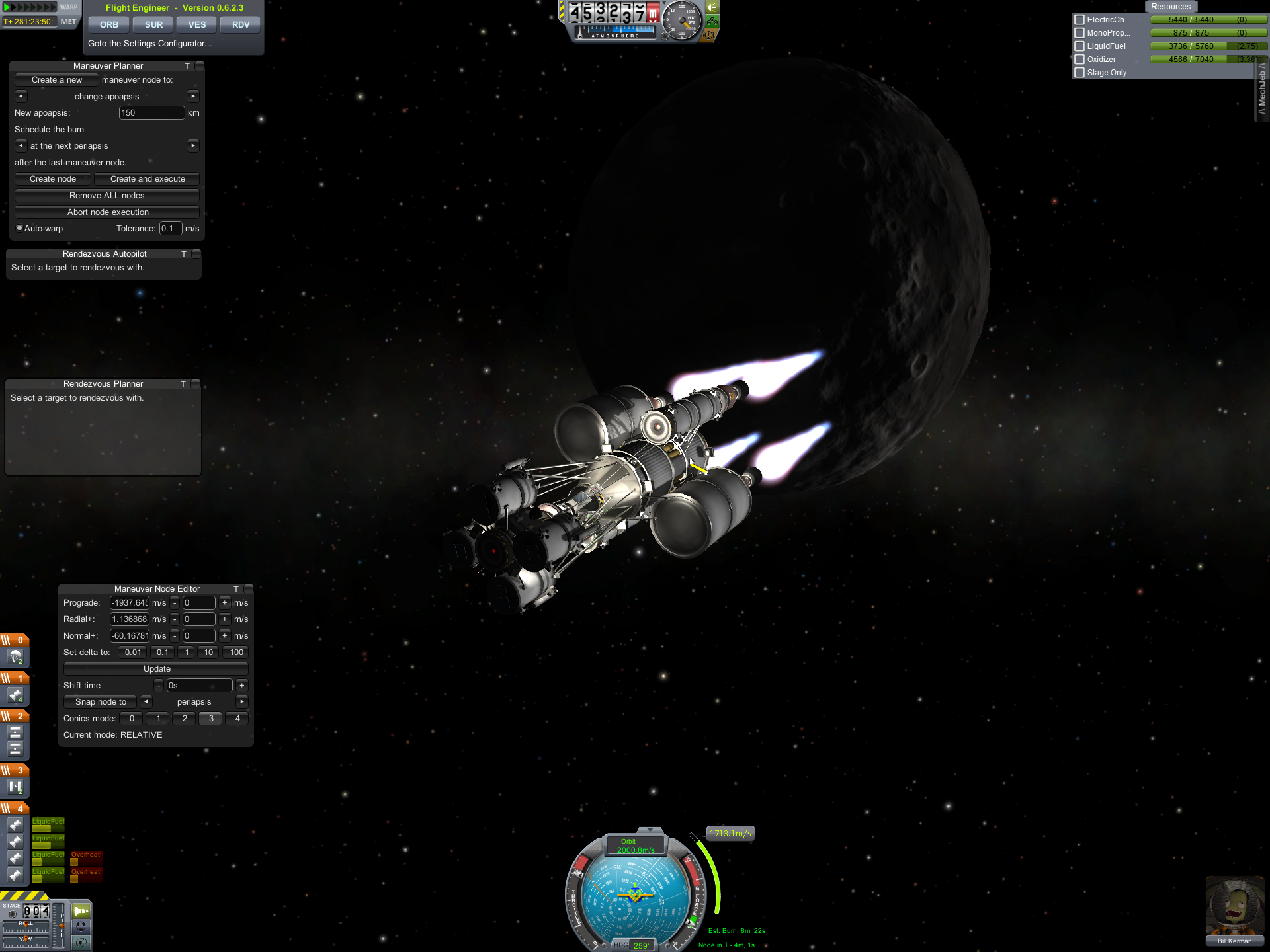Update the maneuver node values

157,669
